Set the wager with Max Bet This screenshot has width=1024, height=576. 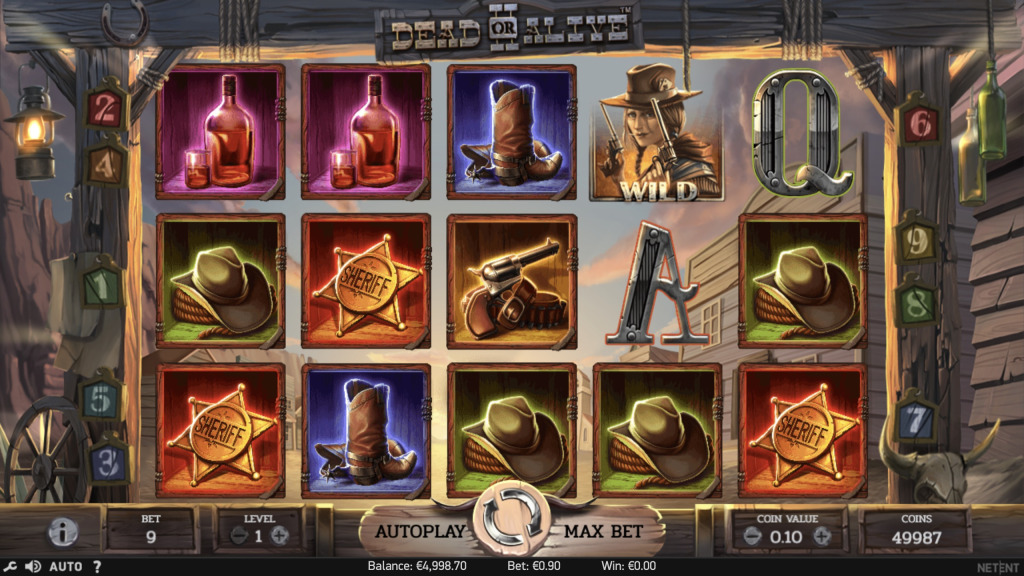point(601,531)
